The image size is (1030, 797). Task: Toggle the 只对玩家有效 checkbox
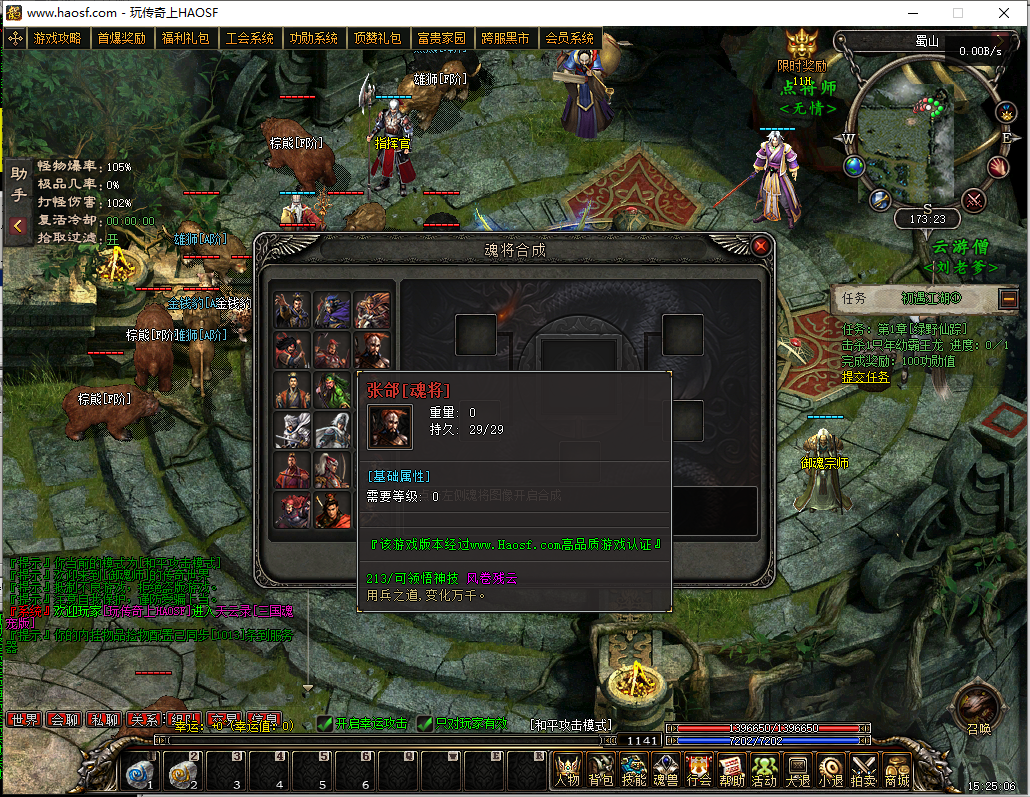[x=425, y=724]
